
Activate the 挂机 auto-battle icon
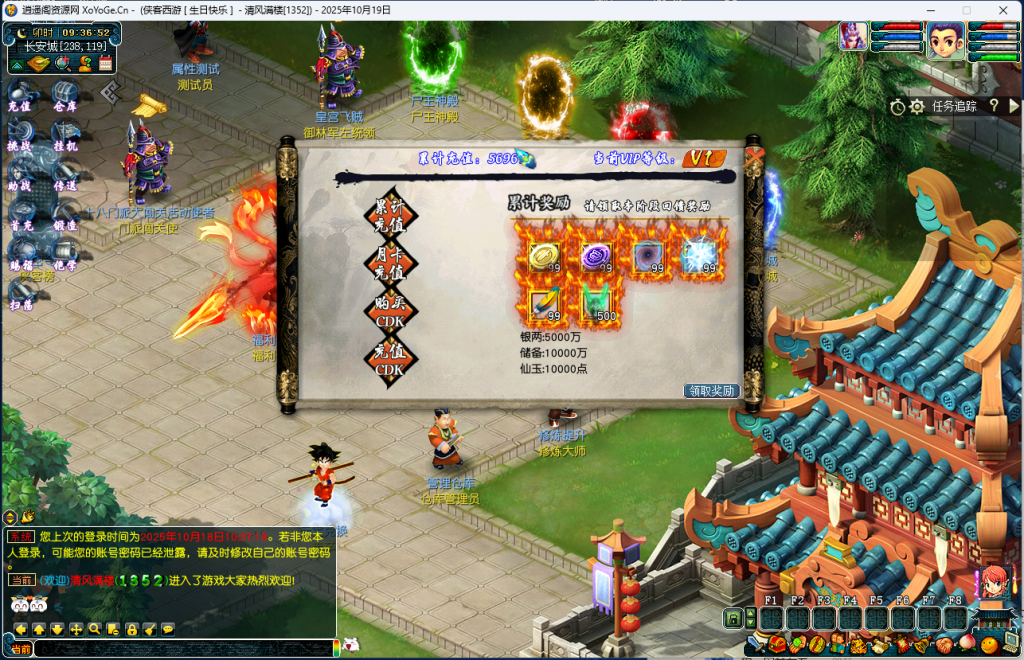point(65,137)
